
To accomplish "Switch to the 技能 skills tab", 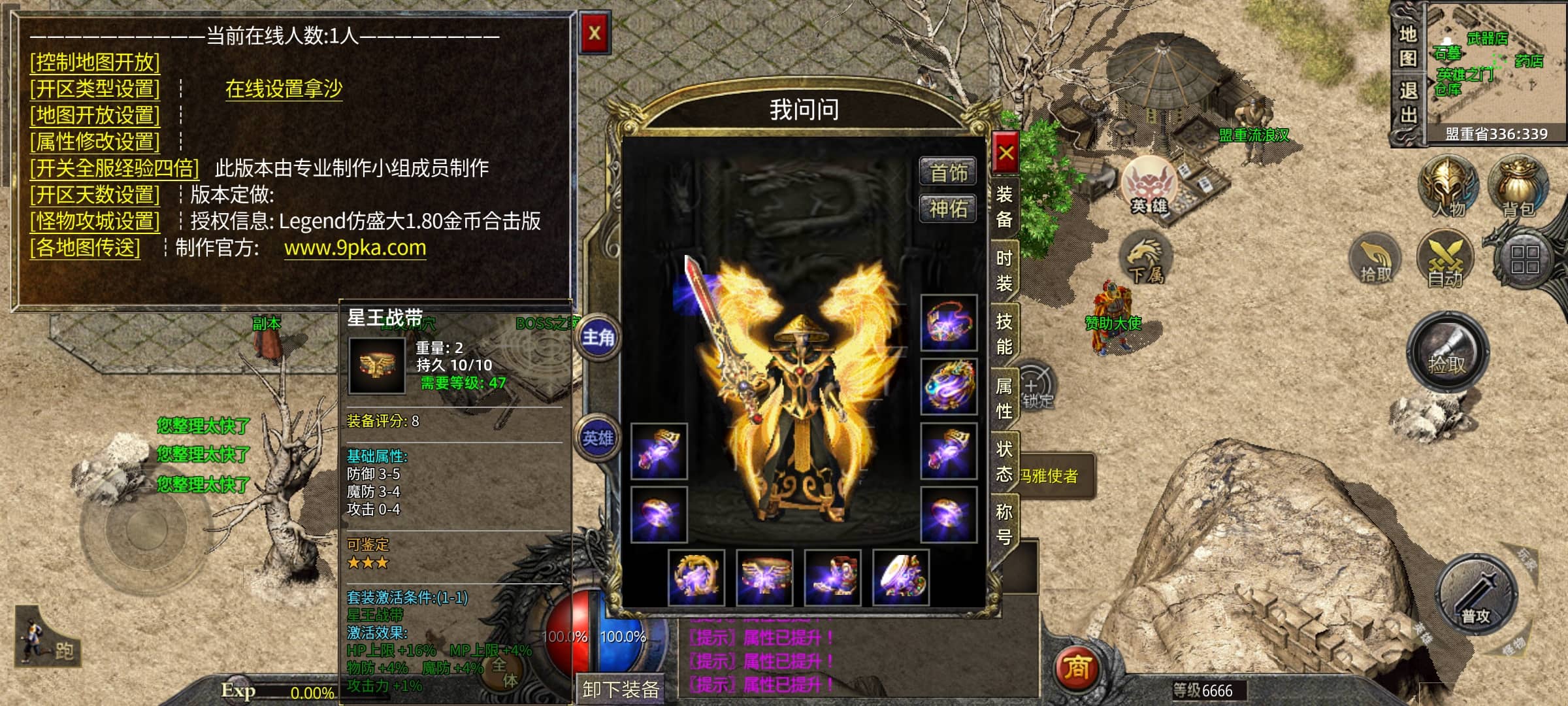I will pyautogui.click(x=1004, y=333).
